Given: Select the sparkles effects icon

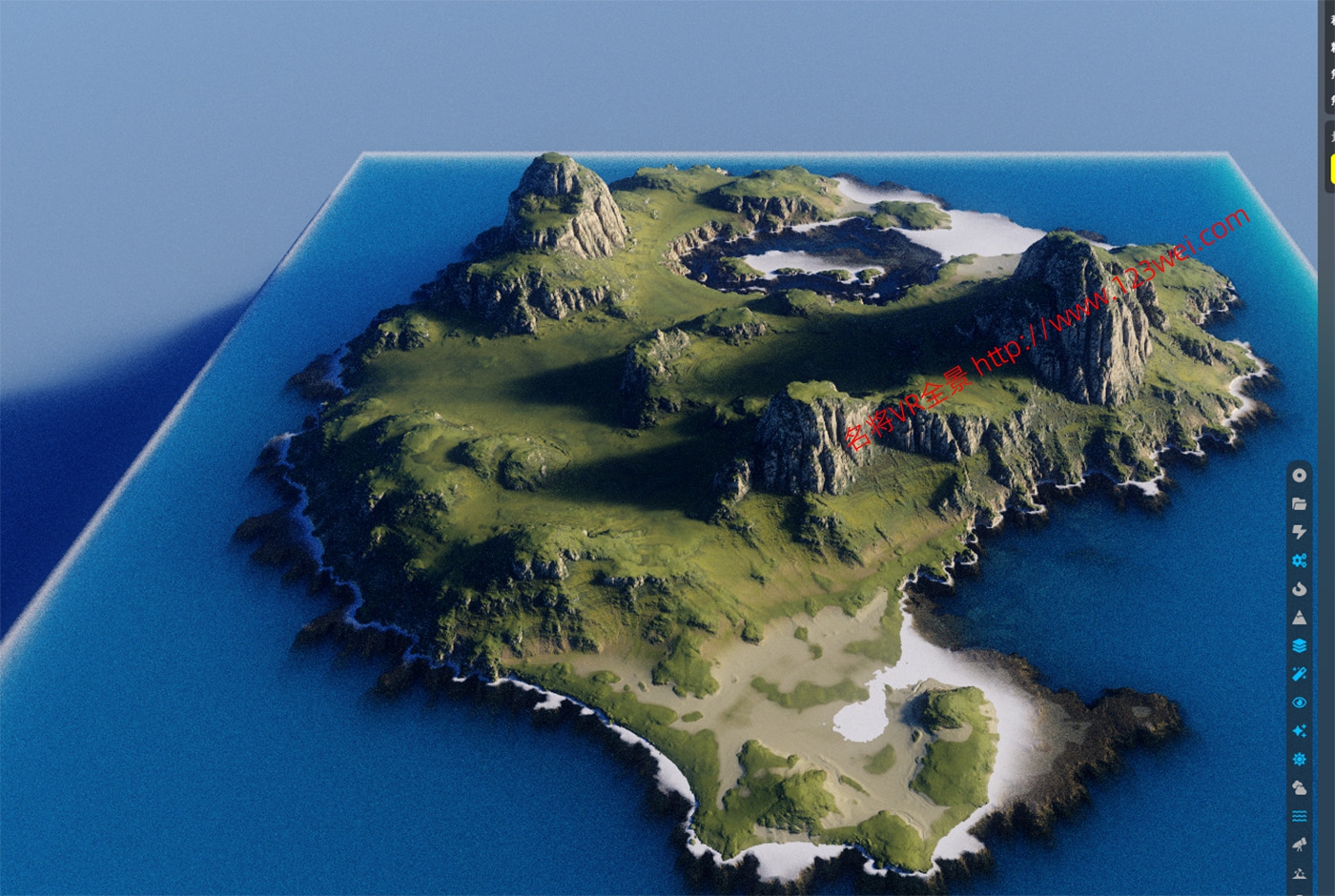Looking at the screenshot, I should 1299,731.
